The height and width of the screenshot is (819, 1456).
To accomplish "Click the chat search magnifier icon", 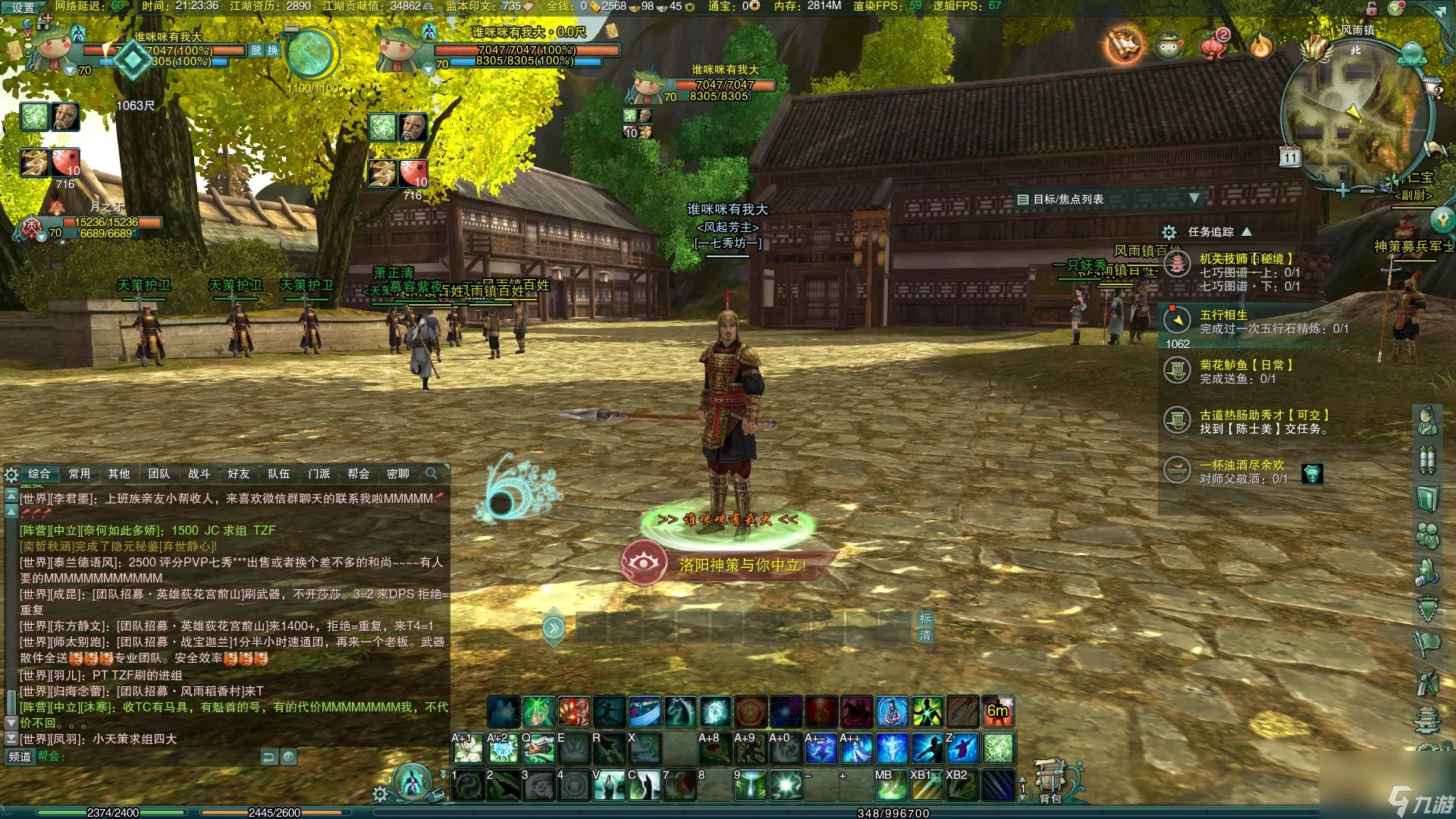I will tap(431, 474).
